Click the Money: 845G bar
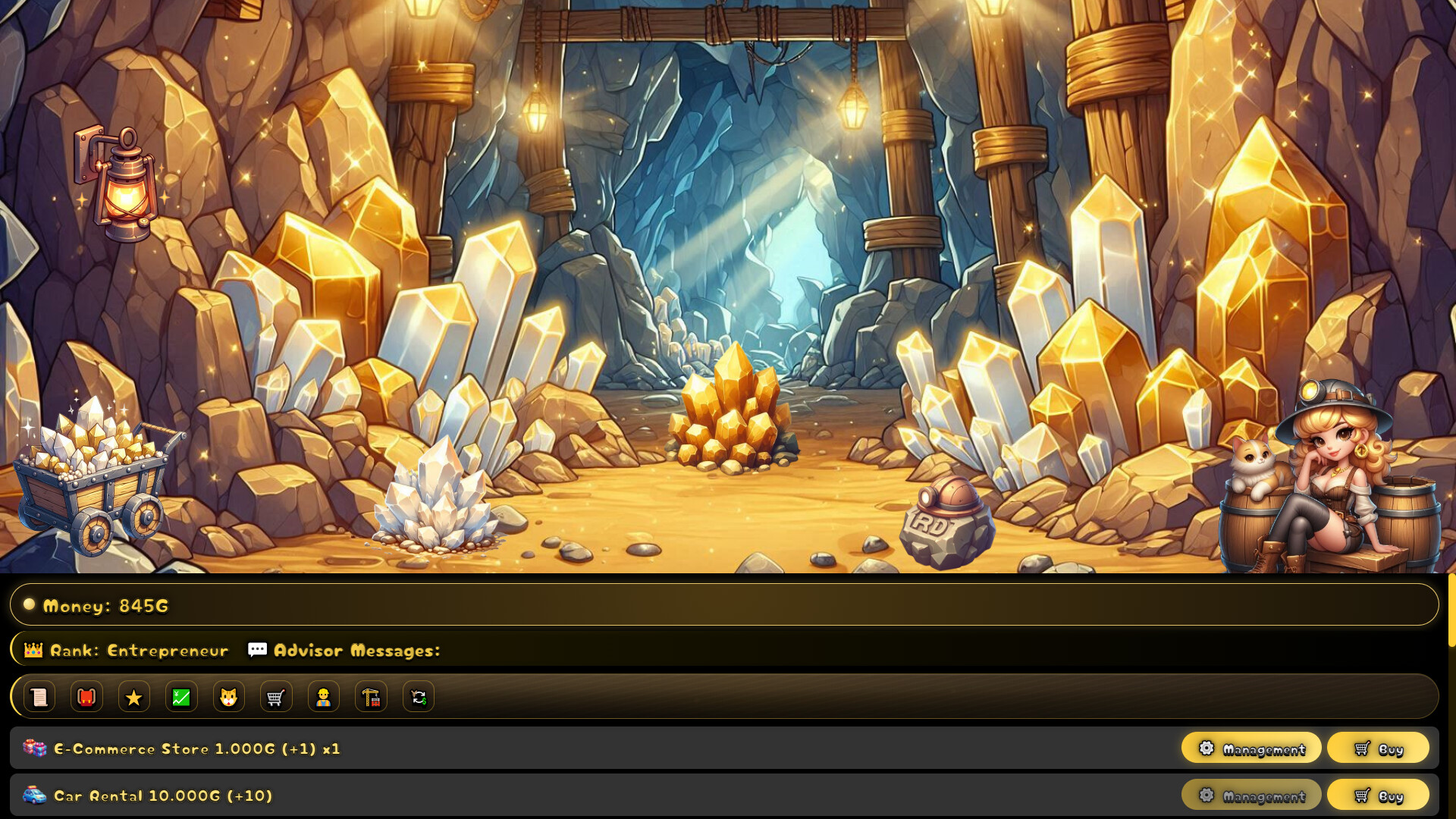Screen dimensions: 1456x819 [106, 605]
